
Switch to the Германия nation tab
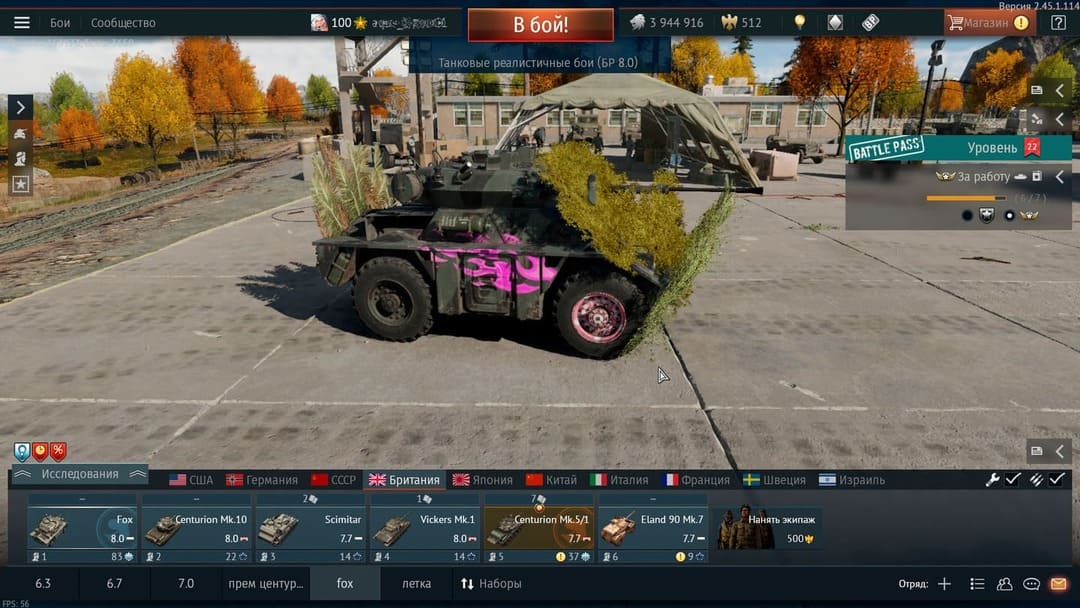[x=262, y=480]
